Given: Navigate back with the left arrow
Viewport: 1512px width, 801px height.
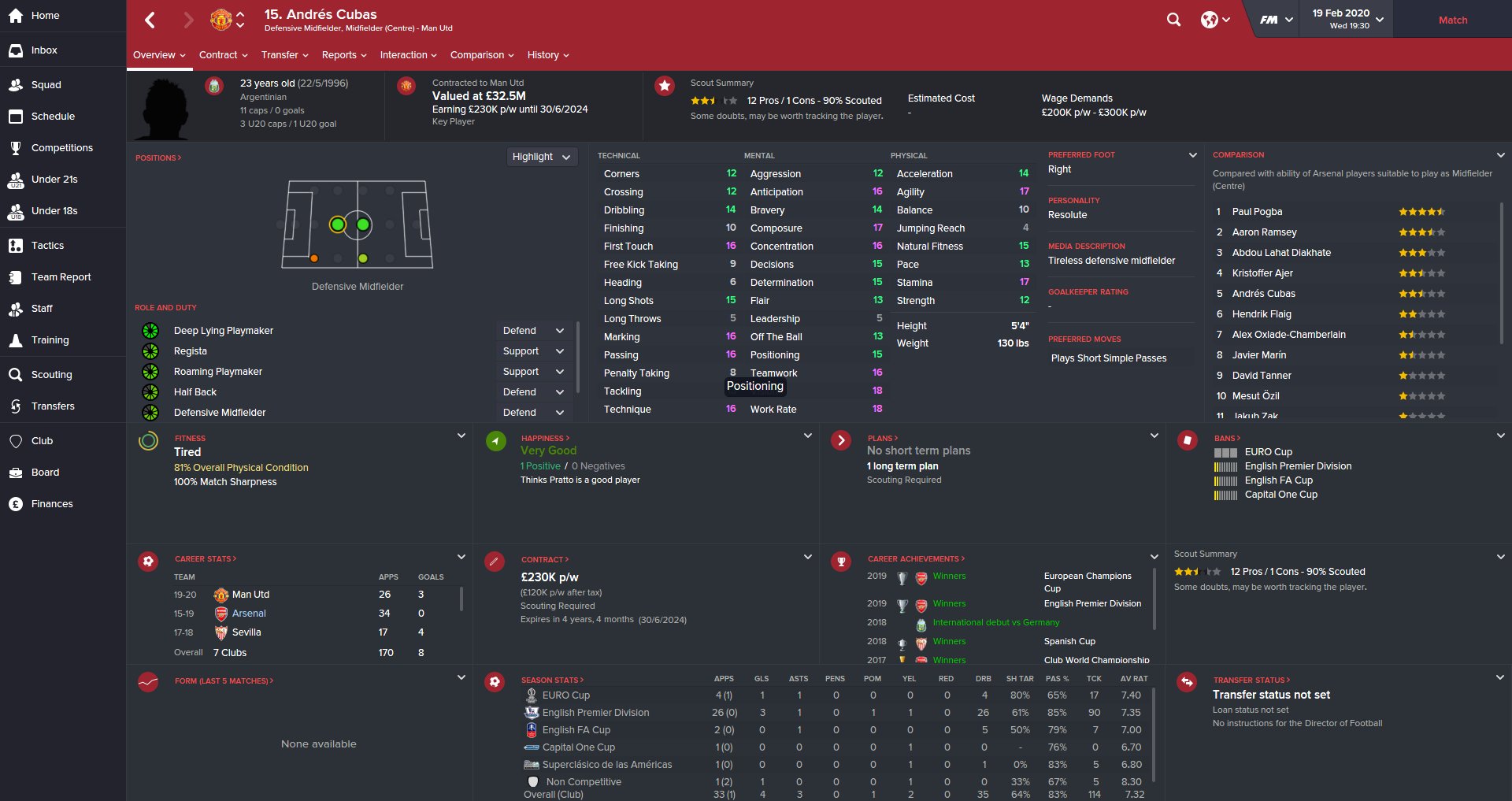Looking at the screenshot, I should pos(150,20).
